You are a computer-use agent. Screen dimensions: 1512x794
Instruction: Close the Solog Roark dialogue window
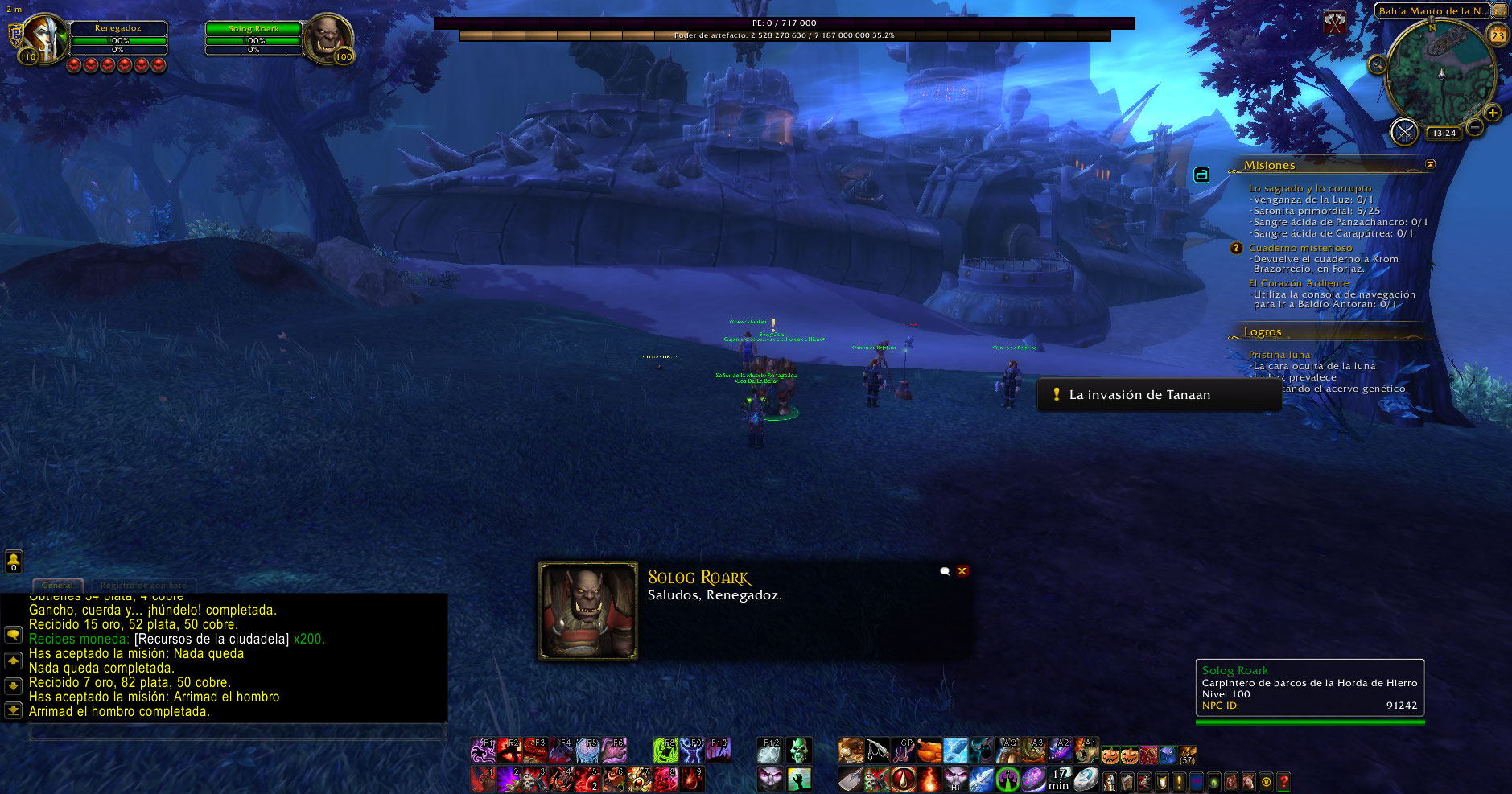point(962,571)
